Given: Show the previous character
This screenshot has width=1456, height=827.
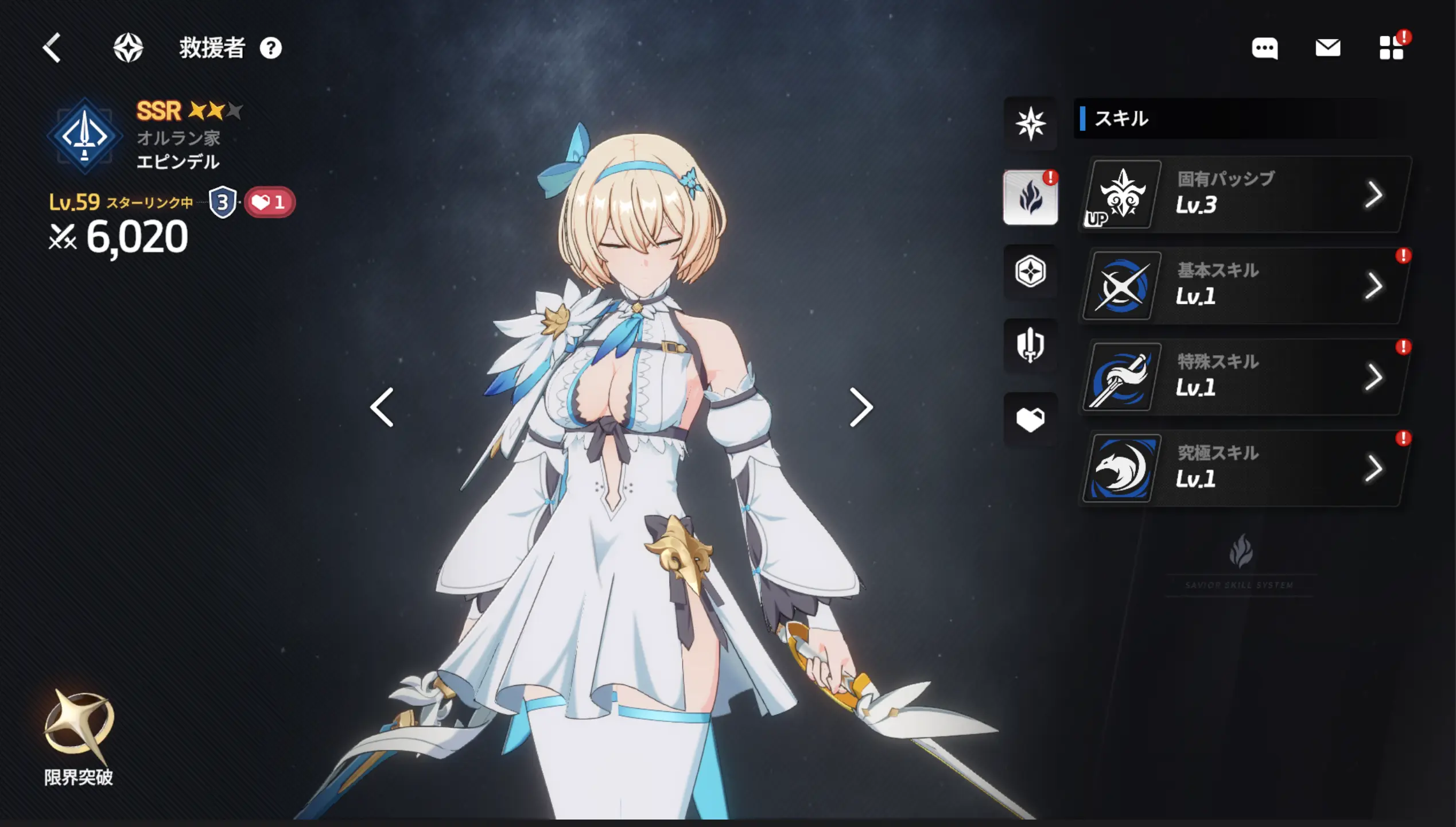Looking at the screenshot, I should pyautogui.click(x=382, y=407).
